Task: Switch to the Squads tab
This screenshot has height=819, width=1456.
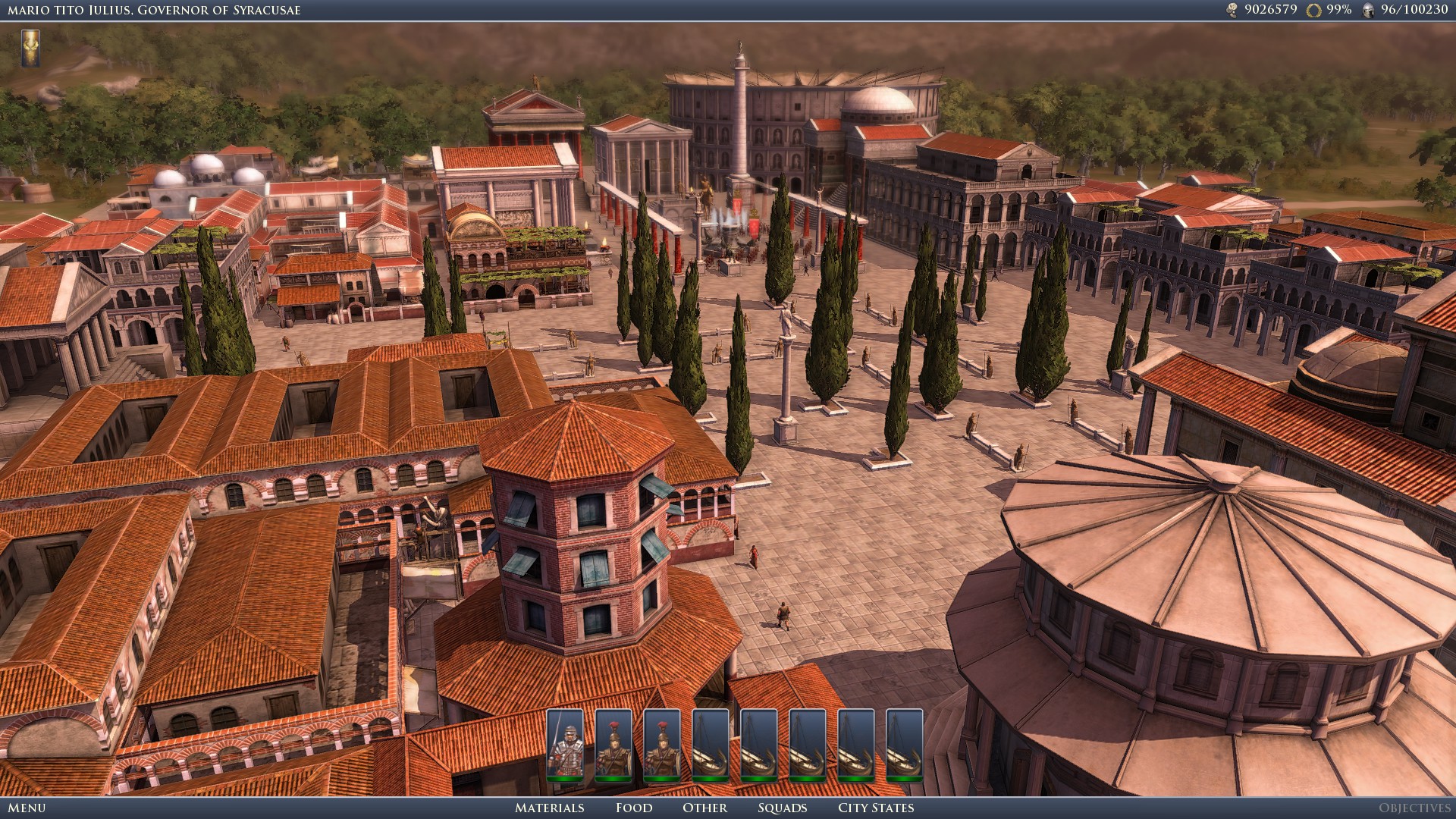Action: pos(782,808)
